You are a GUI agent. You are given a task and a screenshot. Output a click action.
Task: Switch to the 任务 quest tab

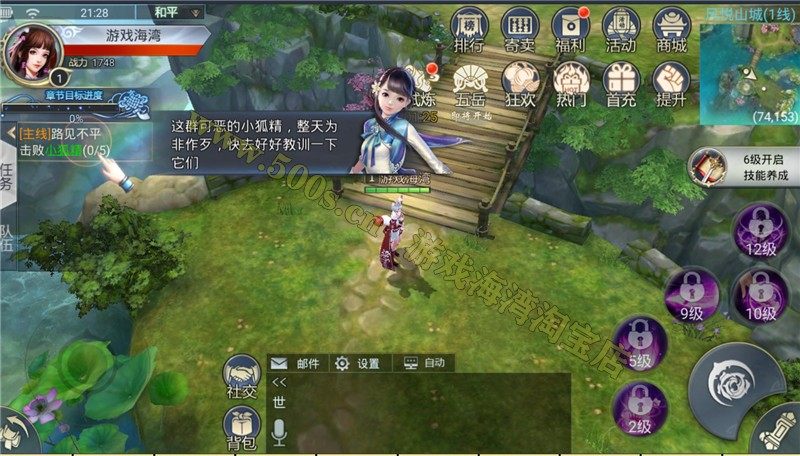7,174
